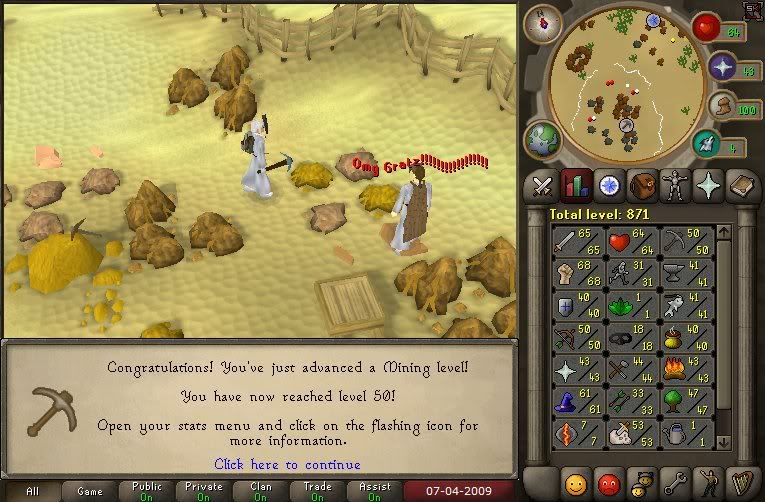Viewport: 765px width, 502px height.
Task: Toggle the Trade chat filter
Action: [x=317, y=491]
